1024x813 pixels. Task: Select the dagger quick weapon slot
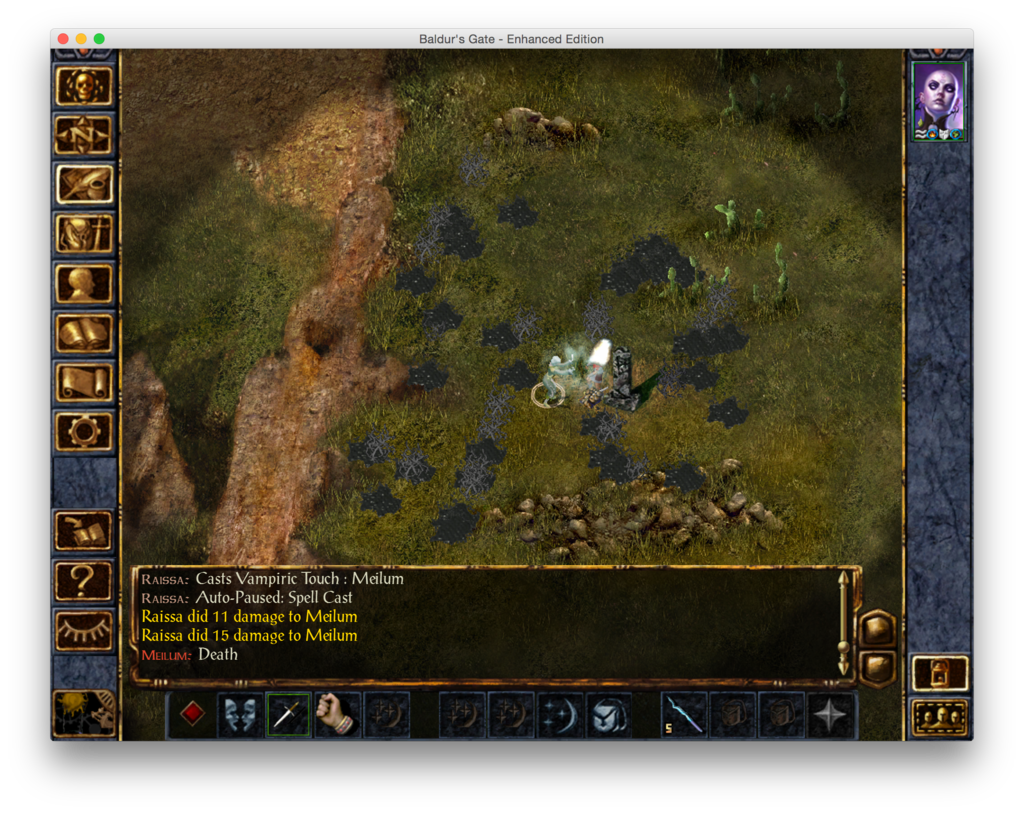pyautogui.click(x=288, y=714)
